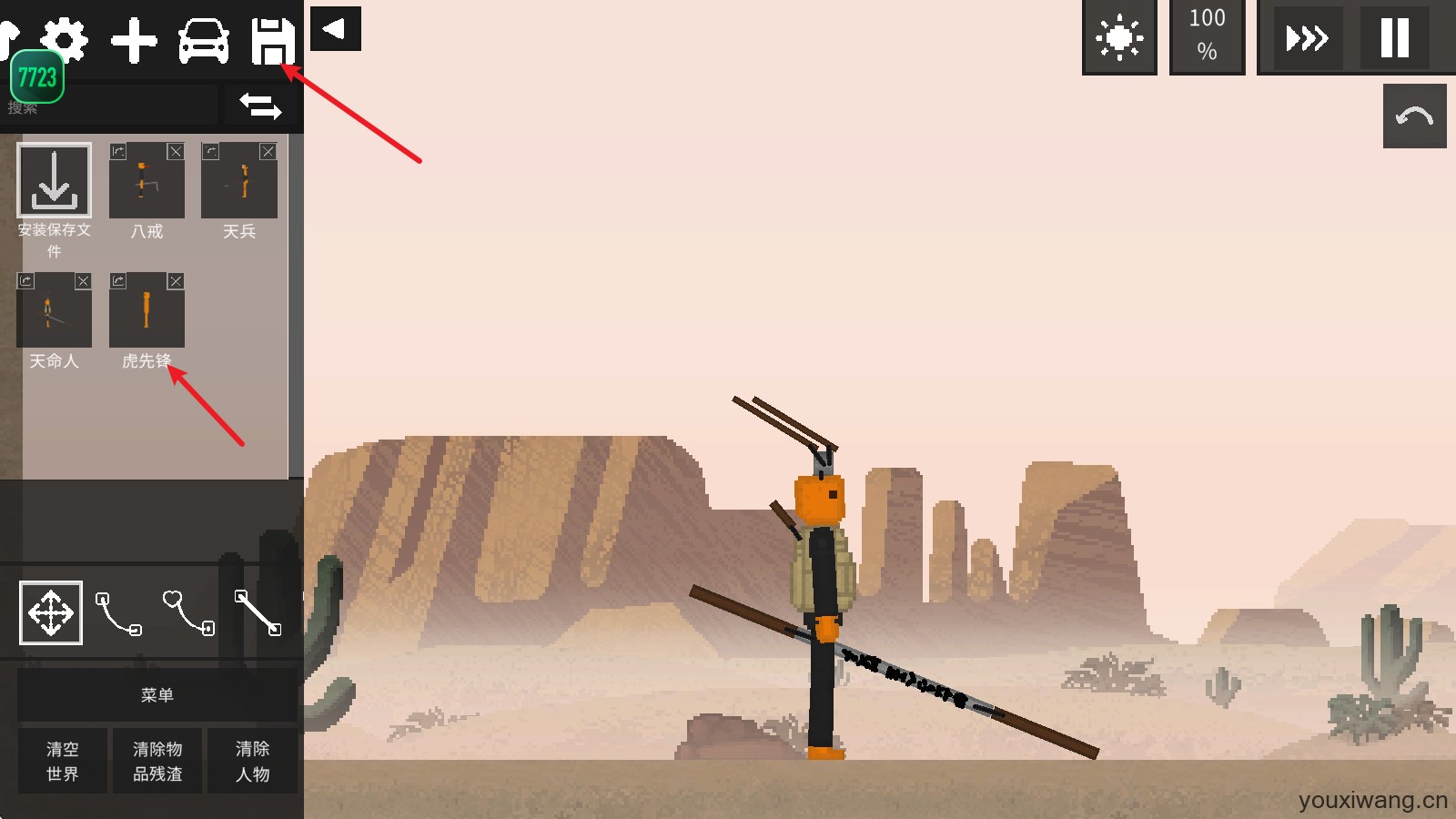Select the diagonal rigid link tool

258,612
